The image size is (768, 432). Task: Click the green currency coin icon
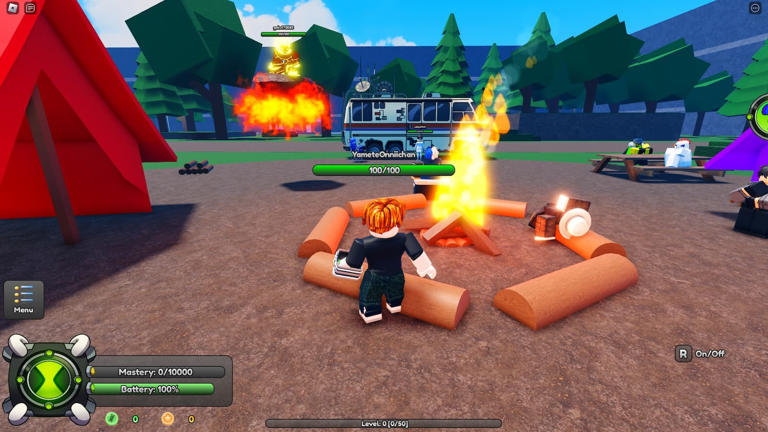pyautogui.click(x=112, y=419)
